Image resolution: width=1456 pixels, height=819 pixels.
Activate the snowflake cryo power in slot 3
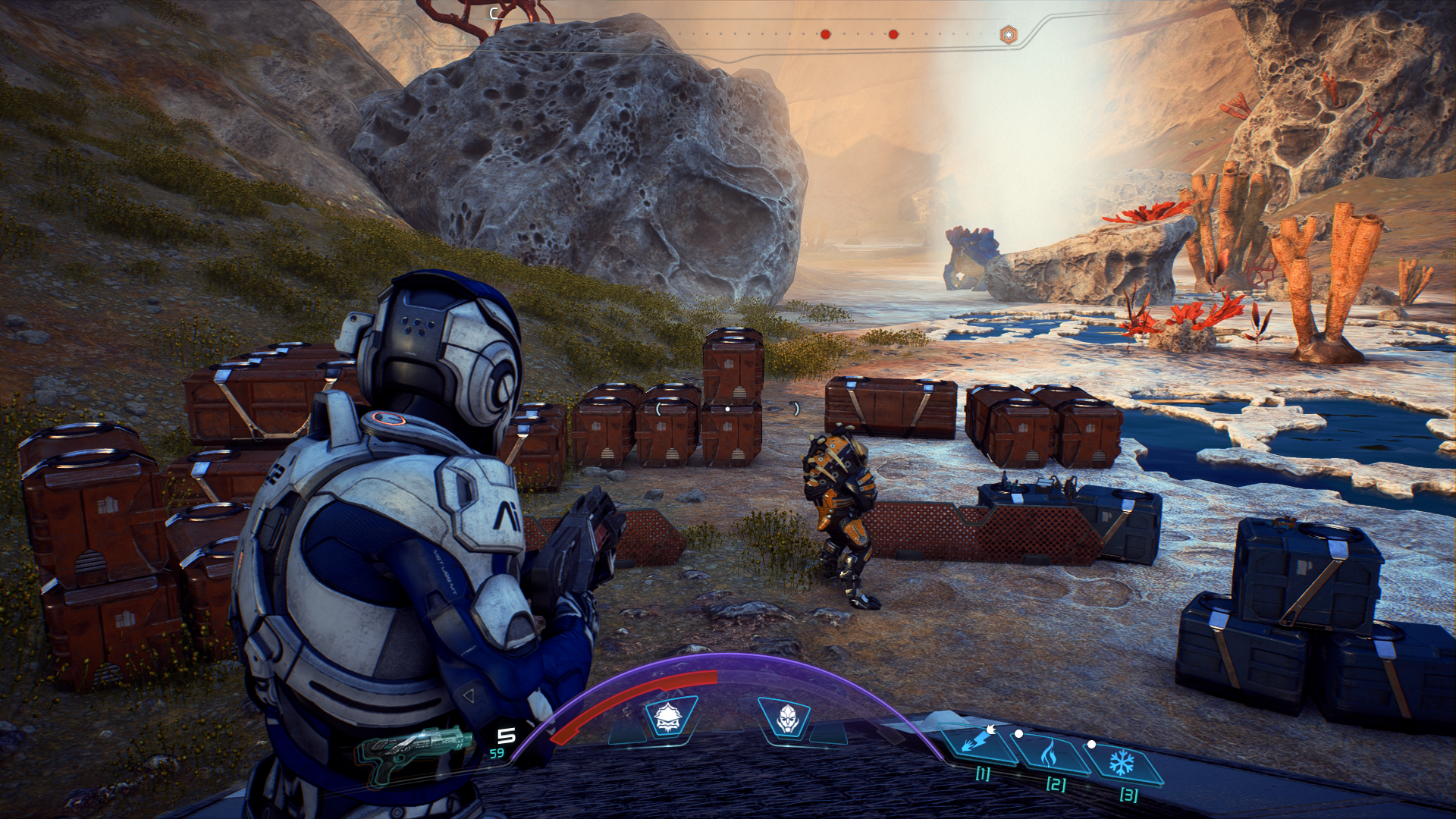coord(1122,762)
